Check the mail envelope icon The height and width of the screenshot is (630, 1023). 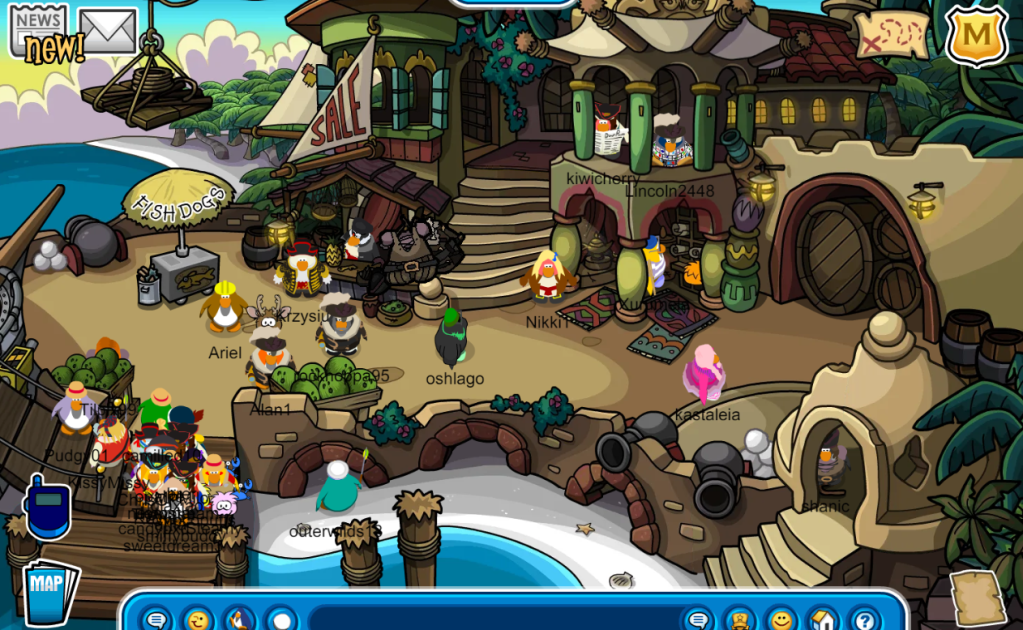107,30
